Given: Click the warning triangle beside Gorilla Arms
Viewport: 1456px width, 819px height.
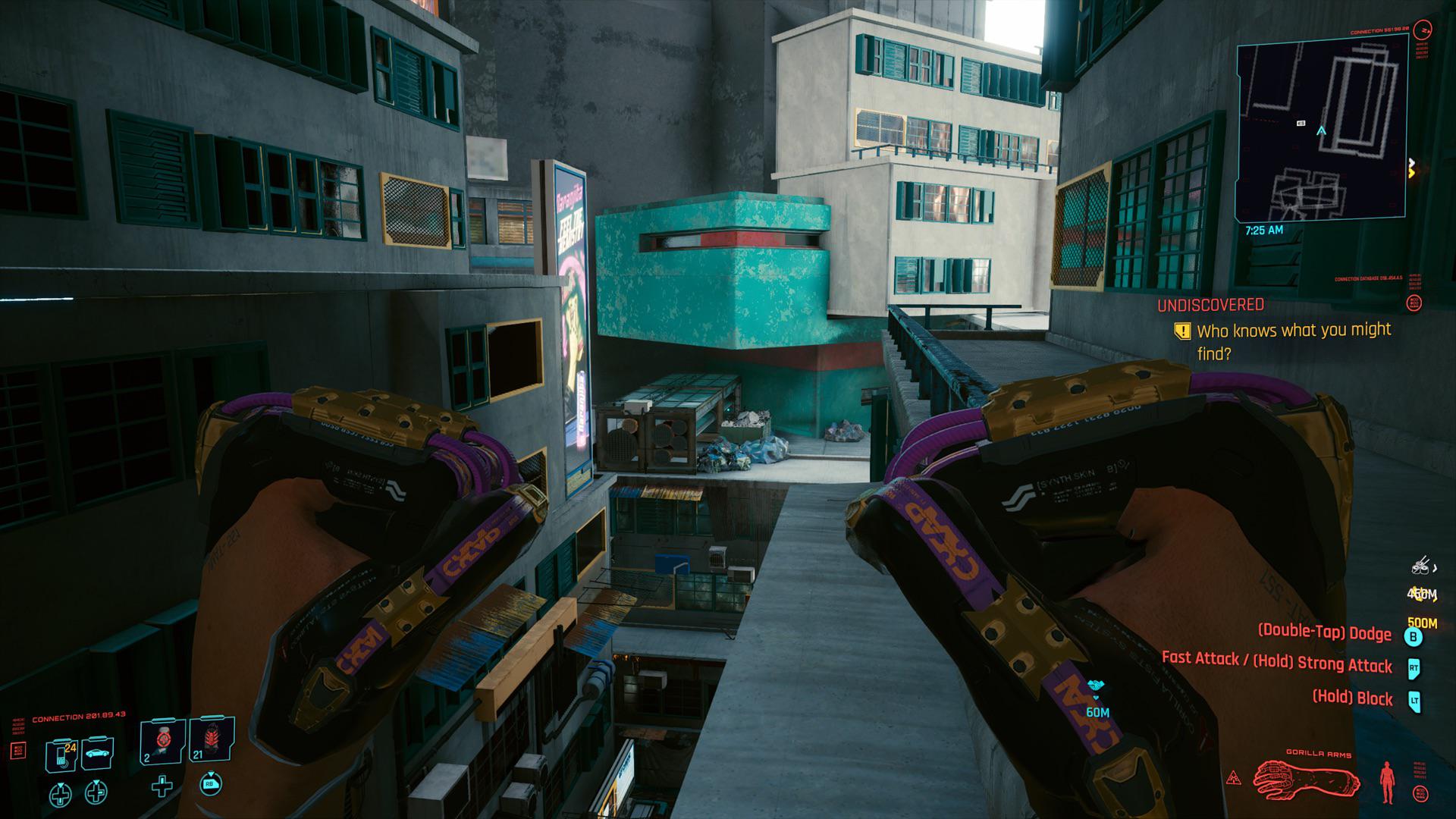Looking at the screenshot, I should point(1234,777).
